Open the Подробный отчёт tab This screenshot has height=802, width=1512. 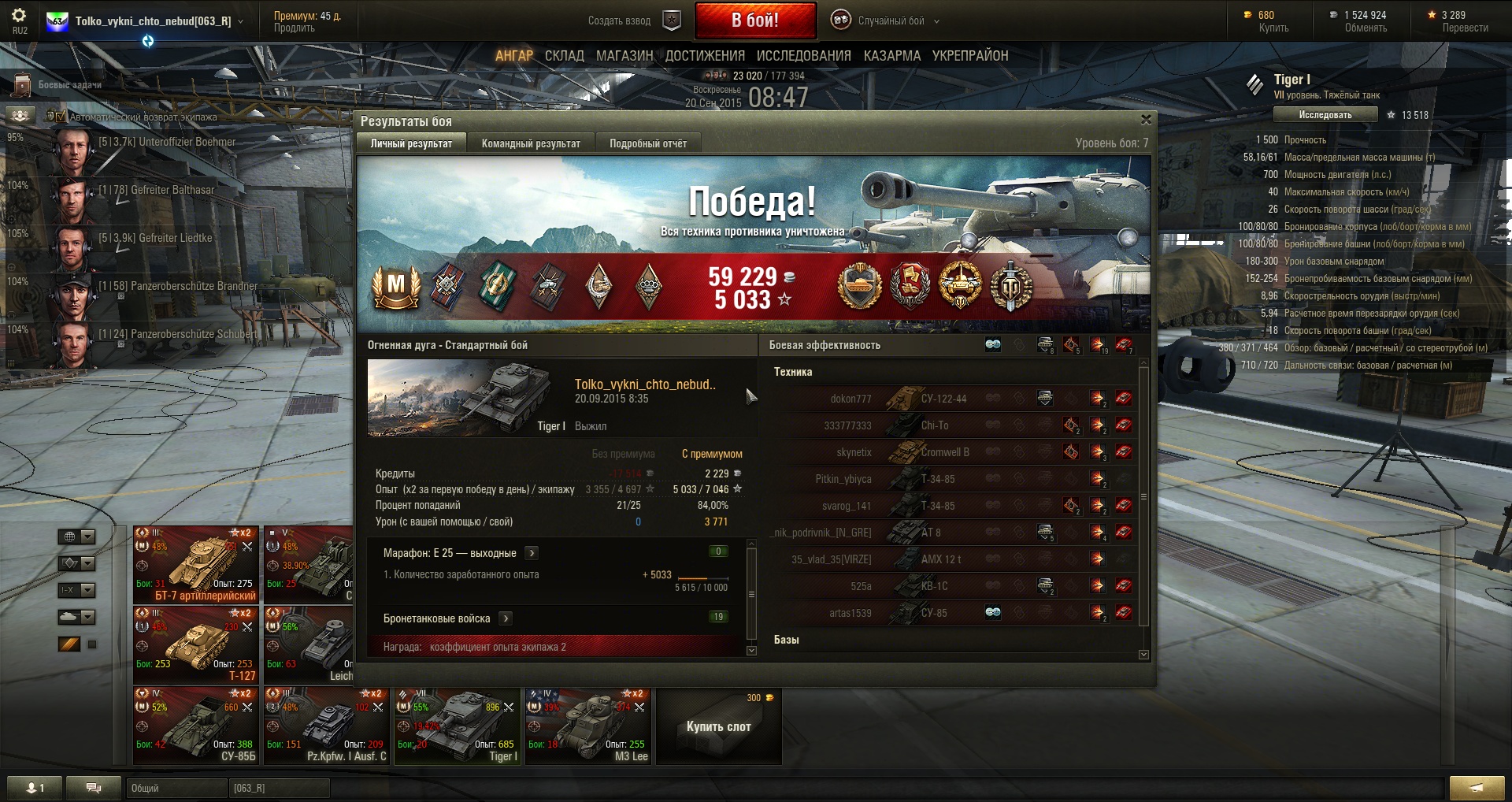coord(647,143)
